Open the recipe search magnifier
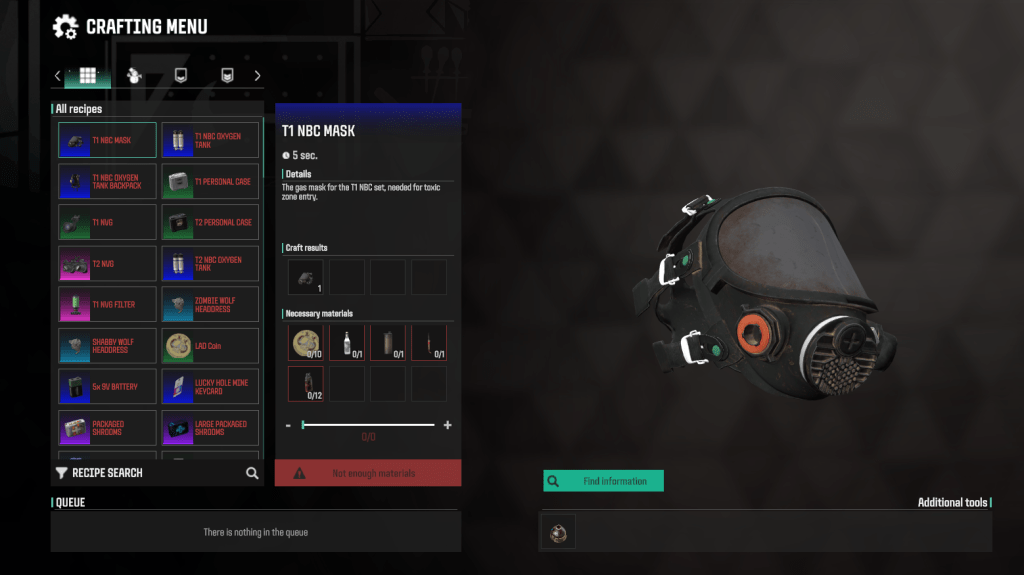 click(252, 473)
